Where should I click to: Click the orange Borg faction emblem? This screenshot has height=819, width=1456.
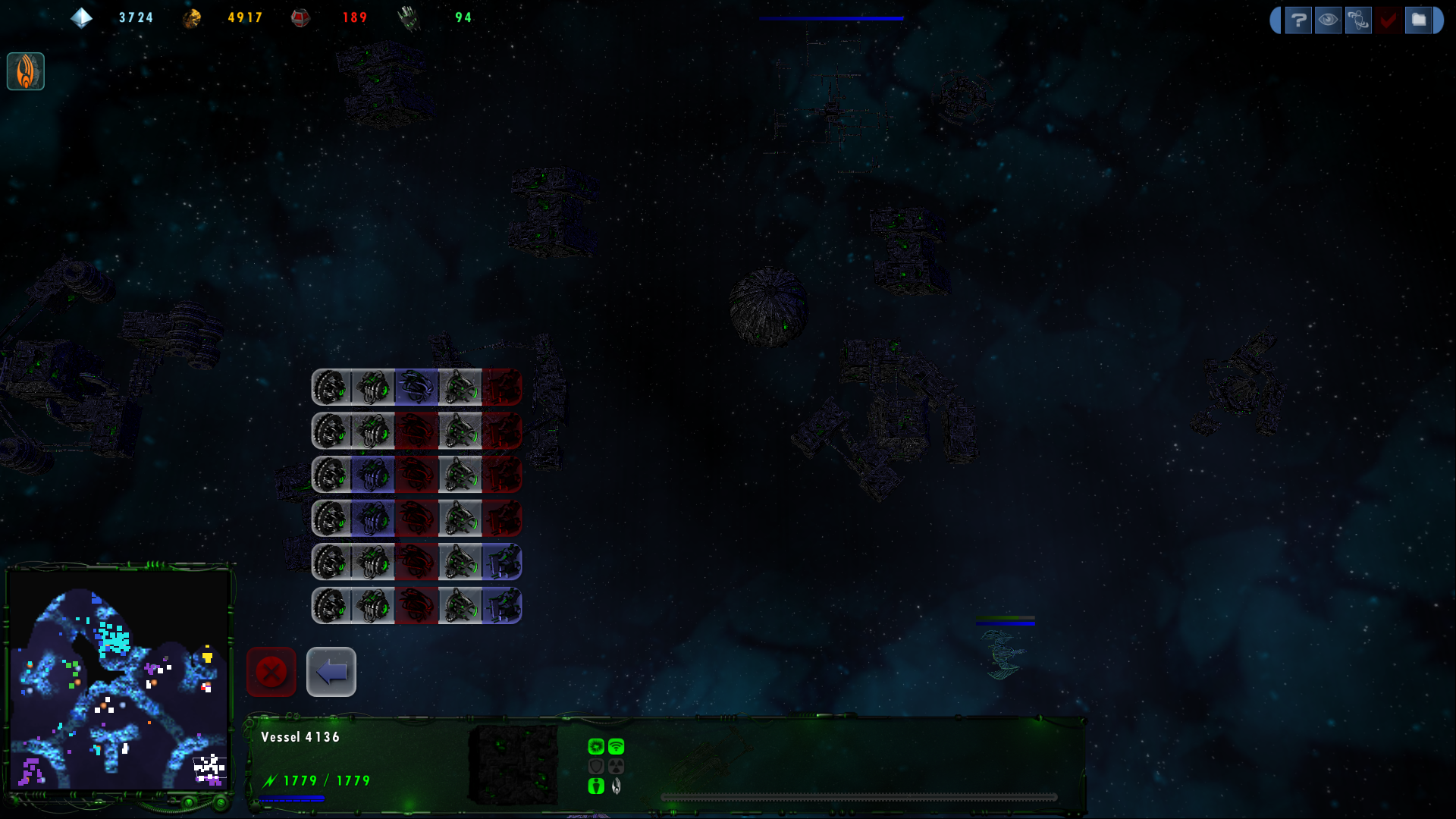[26, 71]
